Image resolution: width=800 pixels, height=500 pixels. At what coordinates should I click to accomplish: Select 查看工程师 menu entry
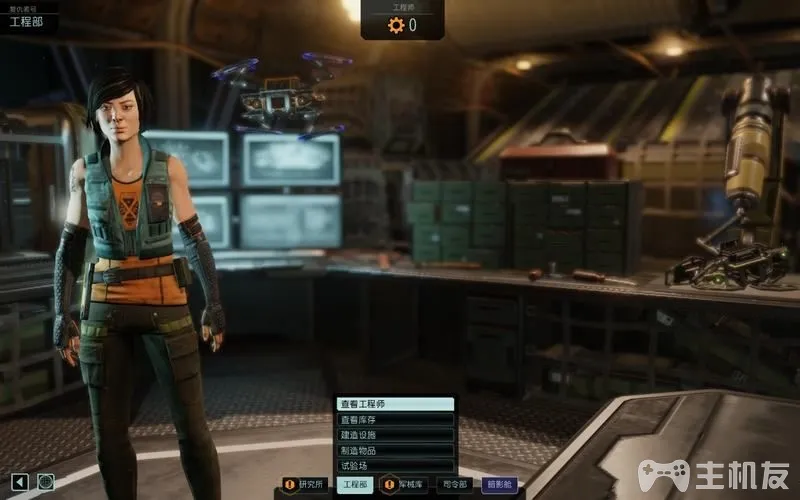tap(394, 404)
